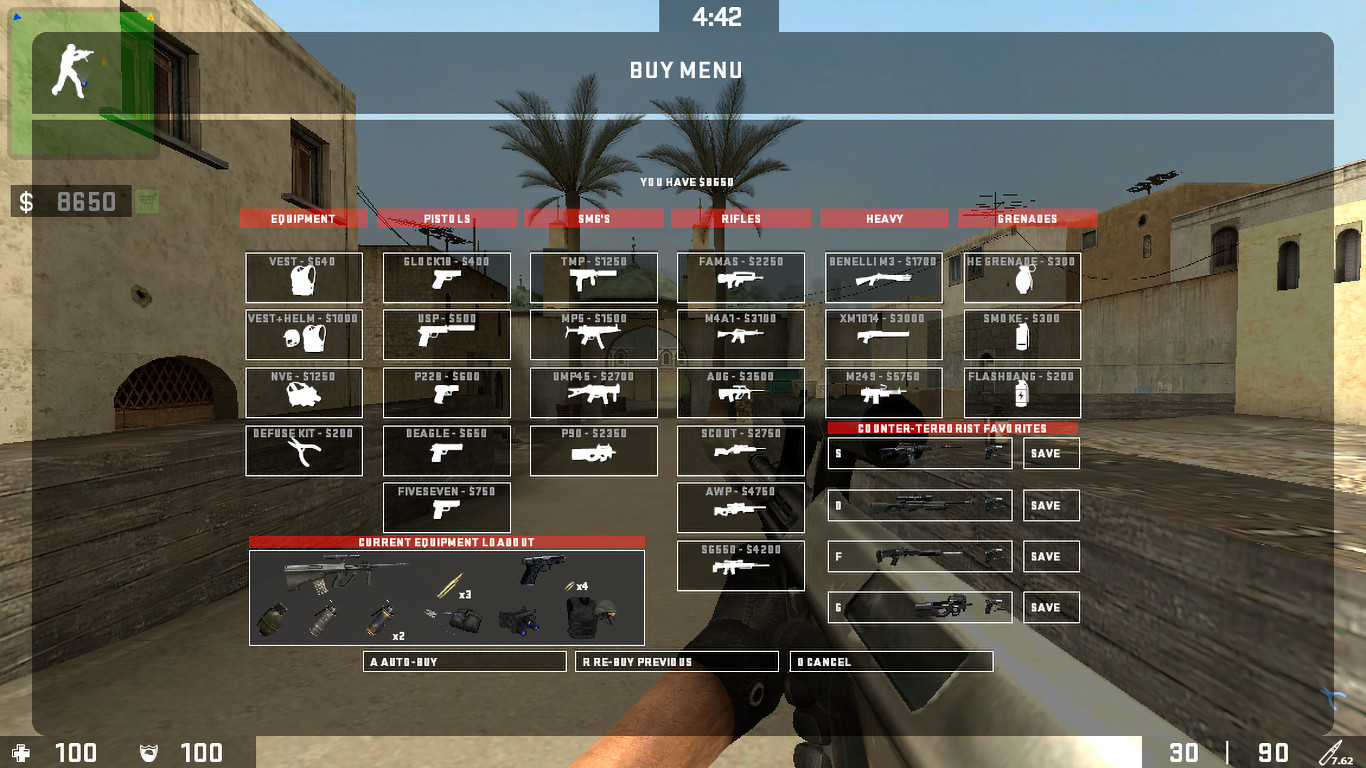The image size is (1366, 768).
Task: Buy the Benelli M3 shotgun
Action: [x=884, y=277]
